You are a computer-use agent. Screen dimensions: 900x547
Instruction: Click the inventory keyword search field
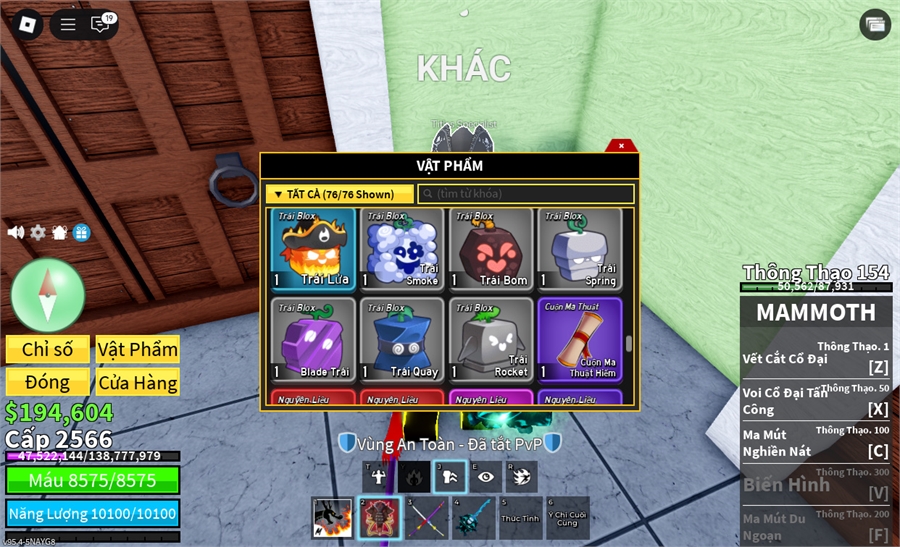(x=526, y=194)
